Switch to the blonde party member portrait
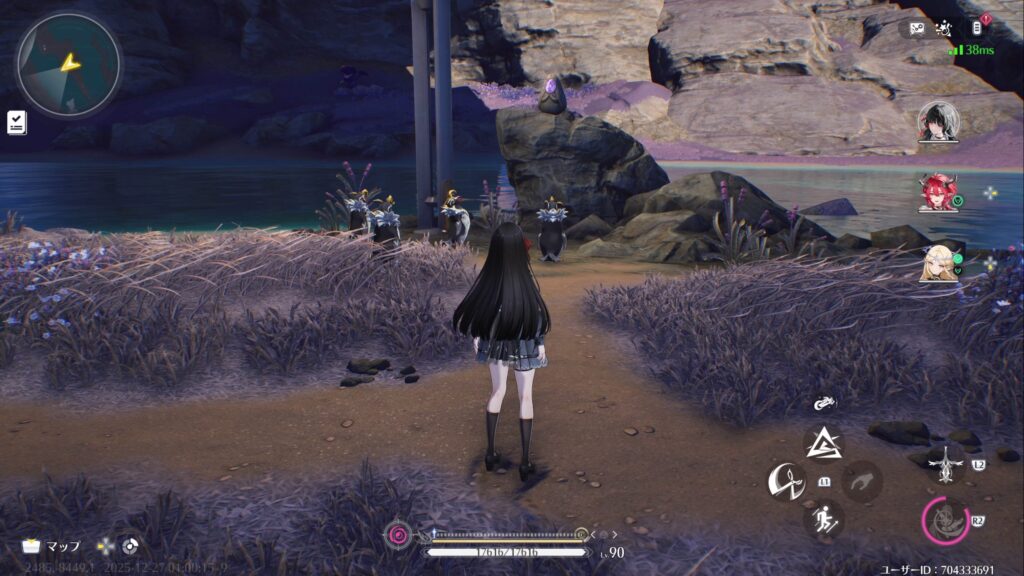1024x576 pixels. 938,262
